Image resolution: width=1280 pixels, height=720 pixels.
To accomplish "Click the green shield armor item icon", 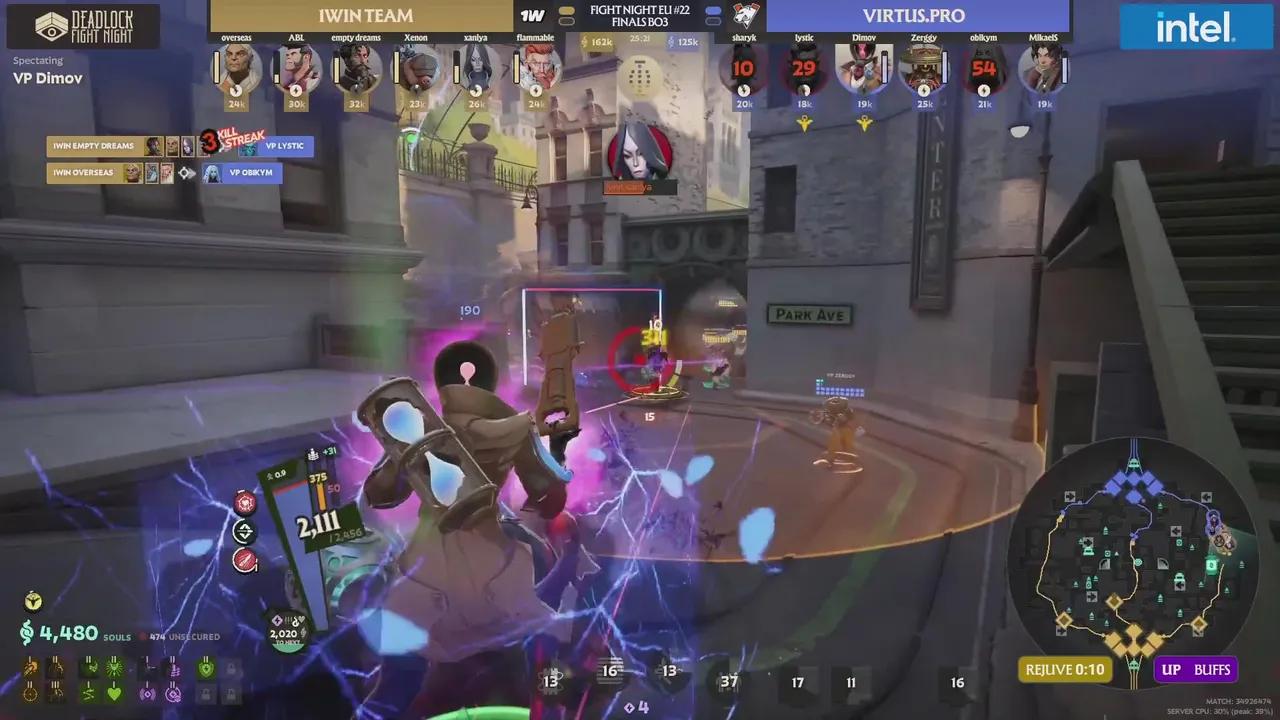I will [206, 668].
